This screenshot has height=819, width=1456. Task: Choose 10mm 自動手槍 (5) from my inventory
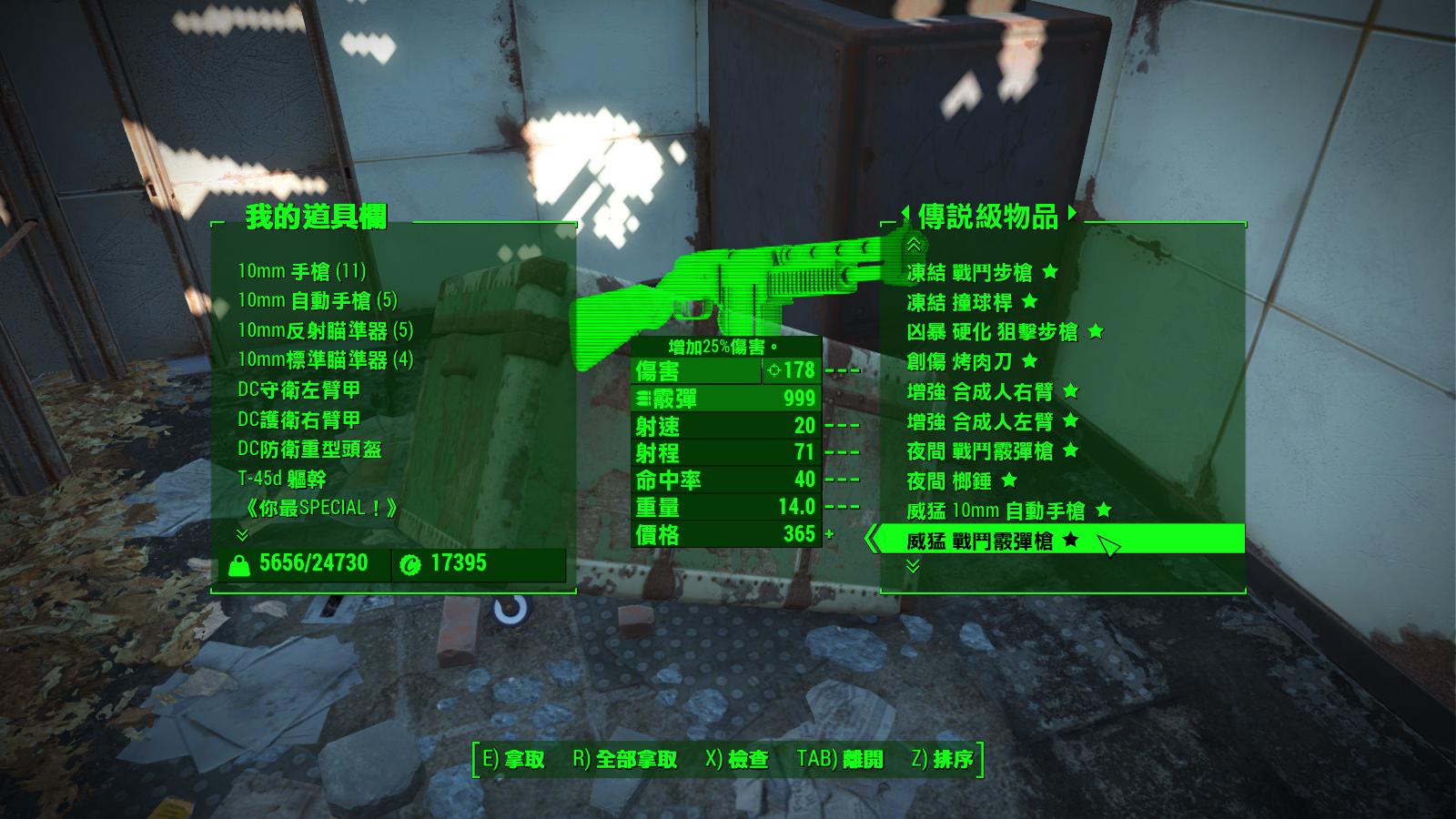point(317,300)
